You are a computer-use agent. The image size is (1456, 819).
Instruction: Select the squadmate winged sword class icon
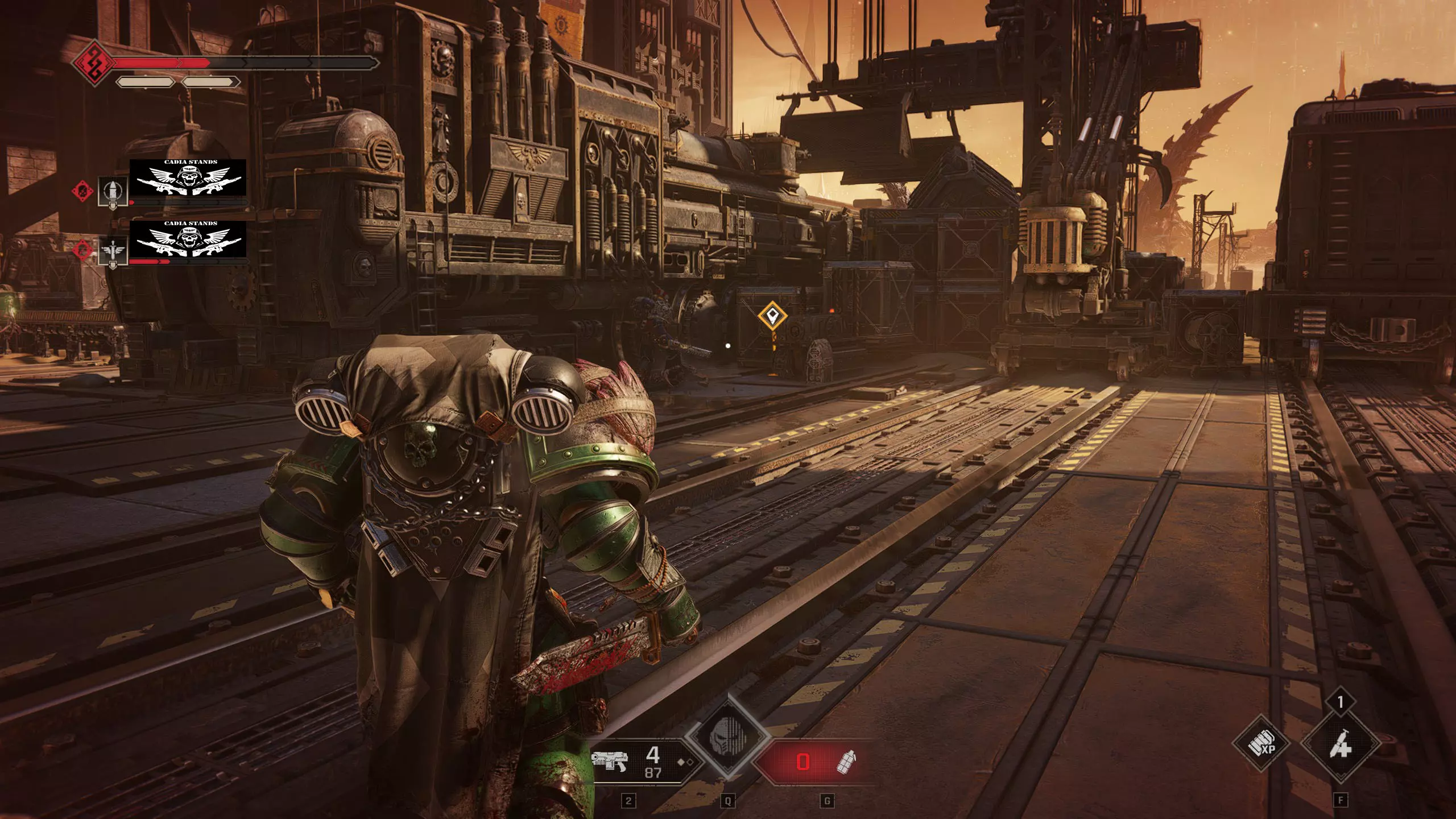pyautogui.click(x=113, y=251)
